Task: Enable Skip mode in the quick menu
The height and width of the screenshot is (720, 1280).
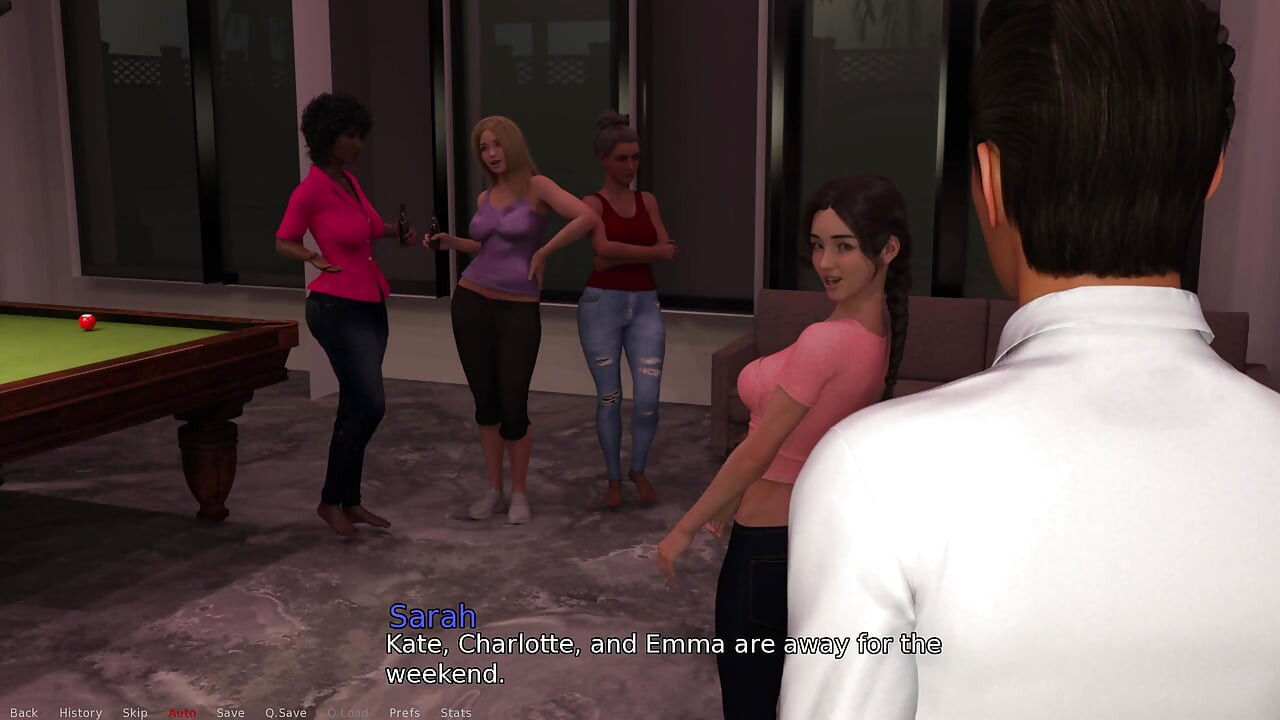Action: point(133,713)
